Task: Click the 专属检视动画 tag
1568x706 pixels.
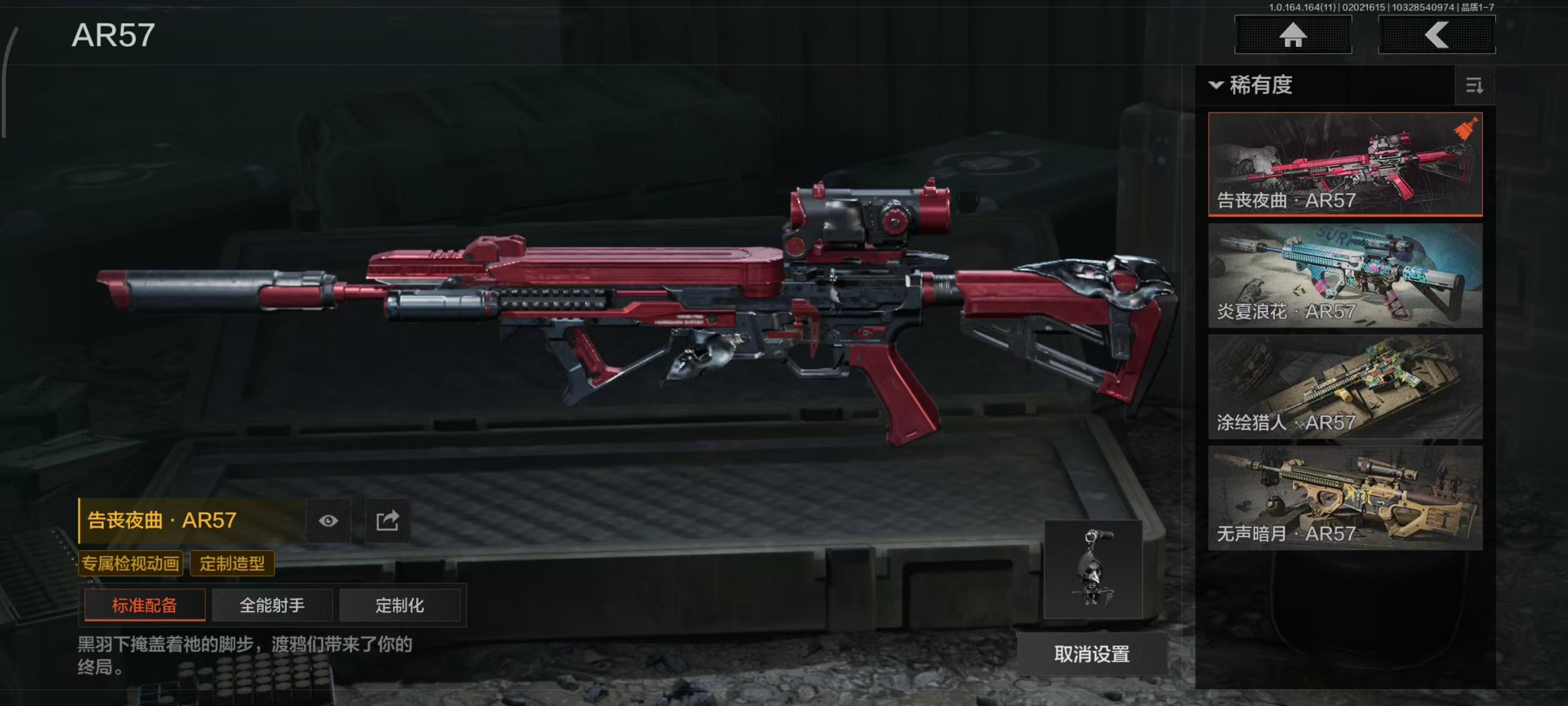Action: click(x=130, y=563)
